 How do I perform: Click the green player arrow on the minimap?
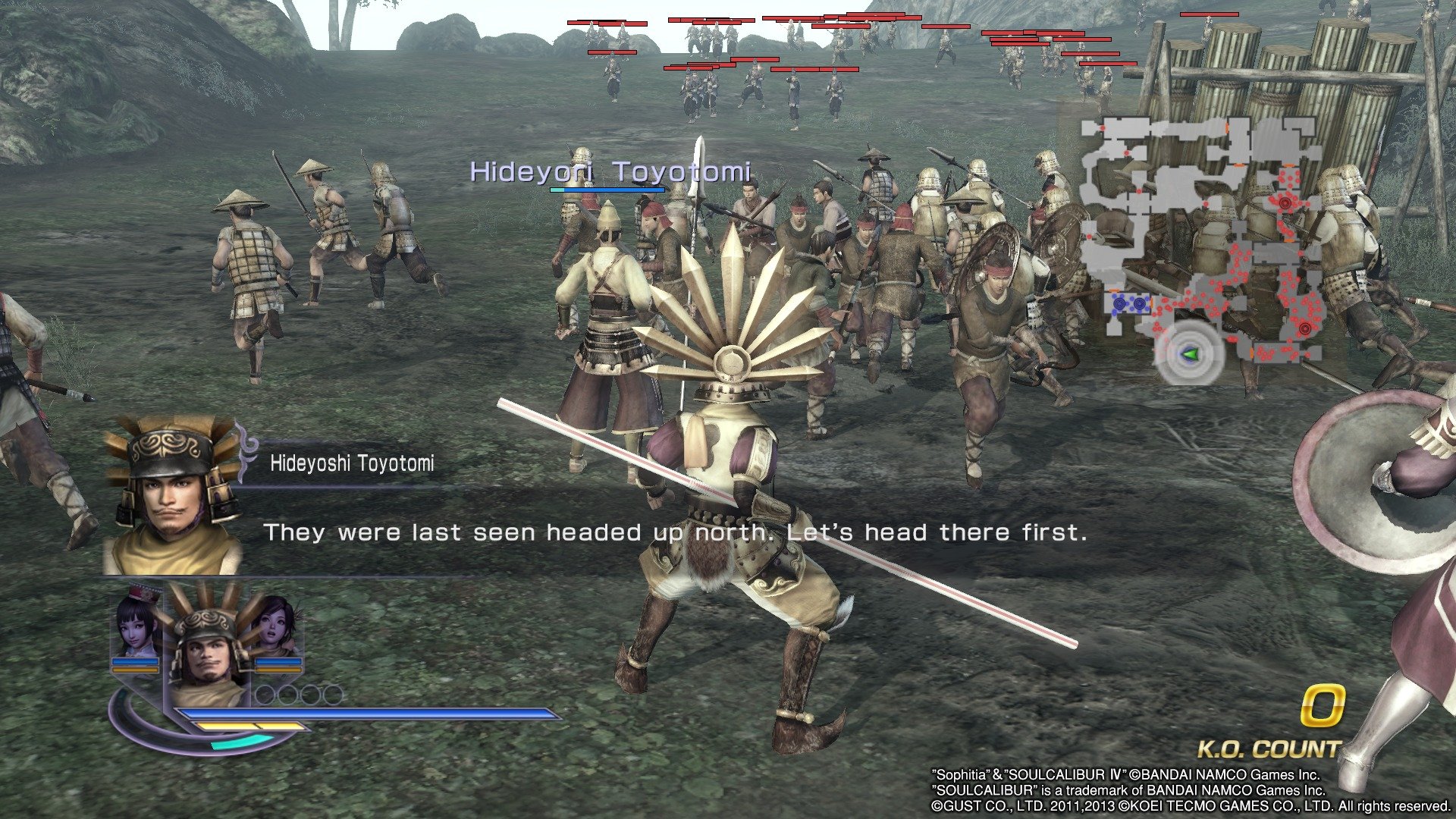click(1189, 354)
